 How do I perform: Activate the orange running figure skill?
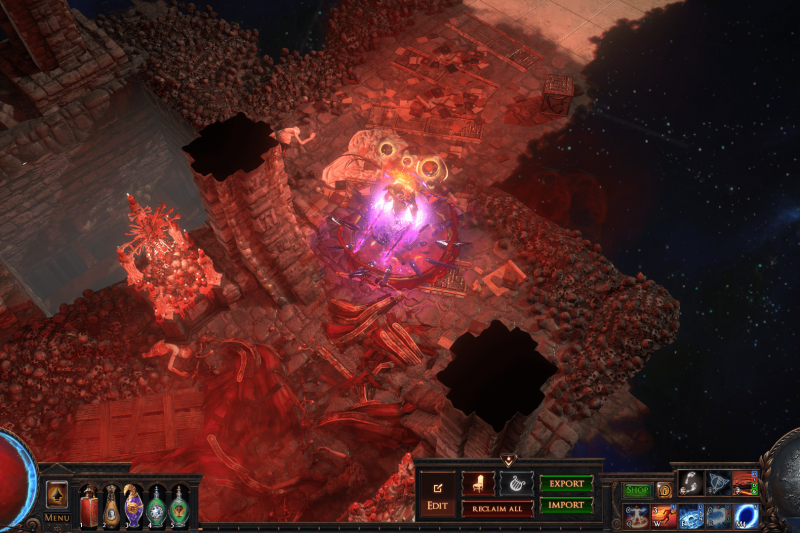(x=664, y=516)
